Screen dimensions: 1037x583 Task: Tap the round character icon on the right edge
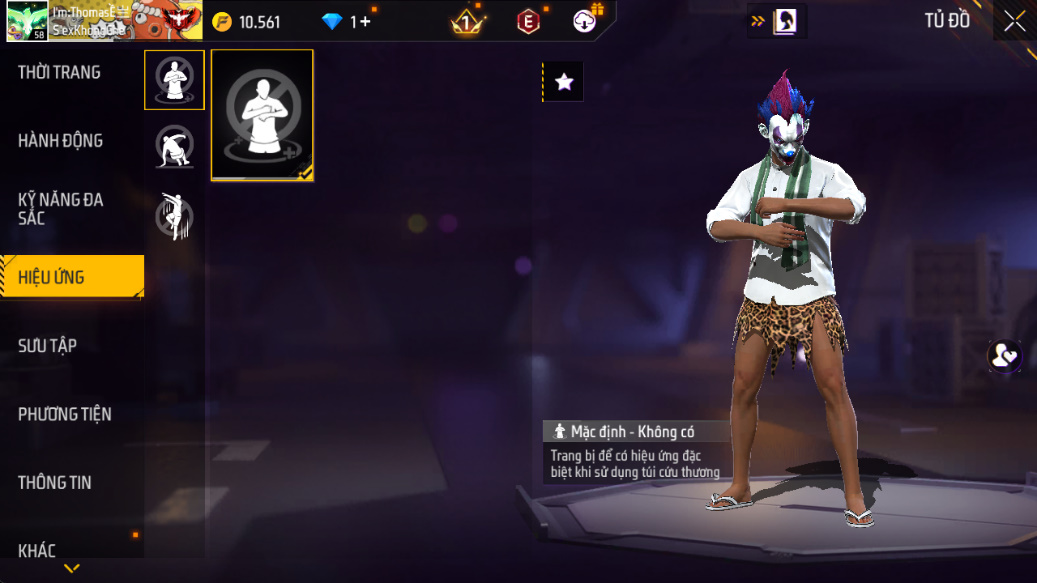(x=1004, y=356)
